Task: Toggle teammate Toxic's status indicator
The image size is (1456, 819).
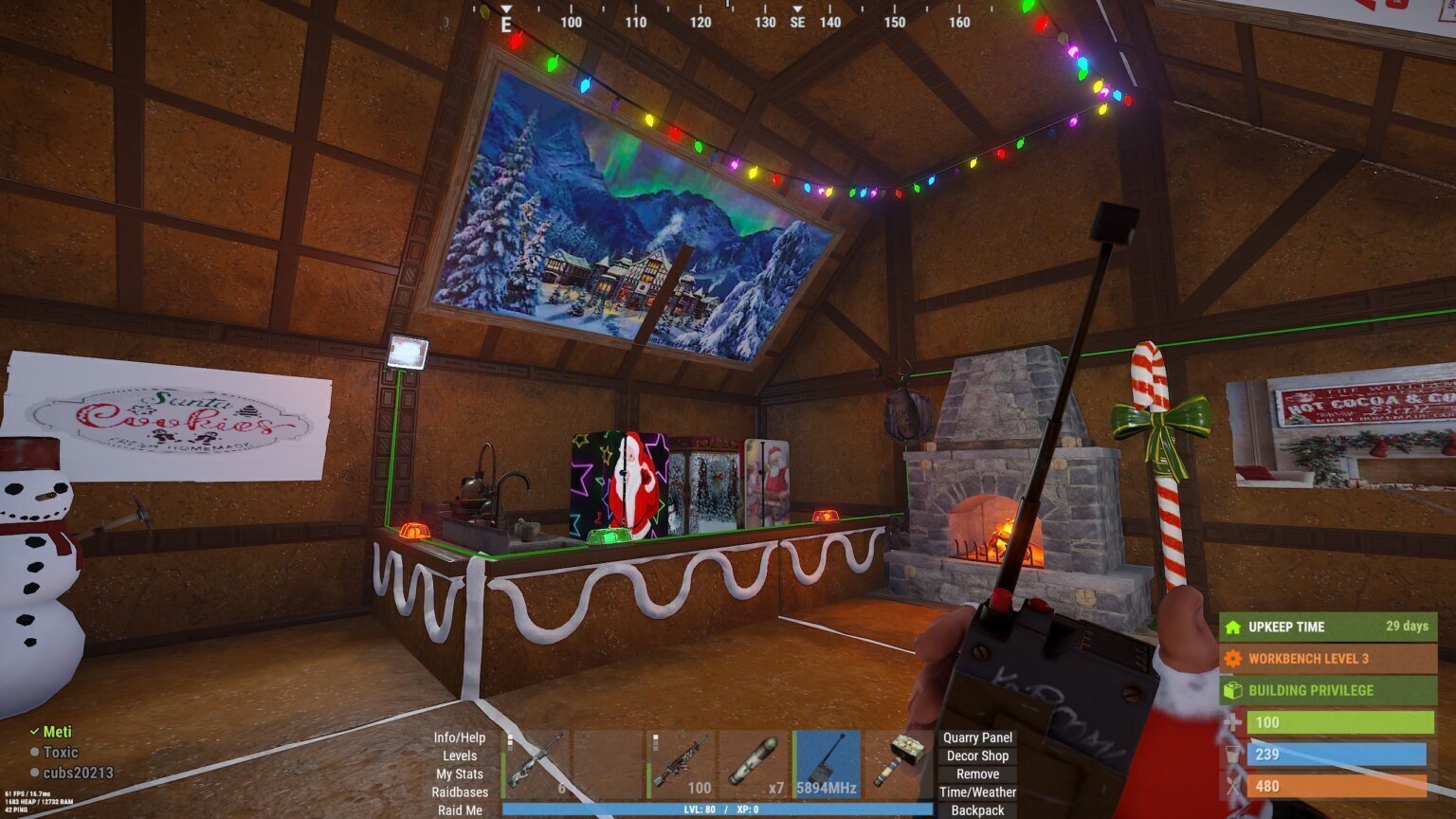Action: pos(35,753)
